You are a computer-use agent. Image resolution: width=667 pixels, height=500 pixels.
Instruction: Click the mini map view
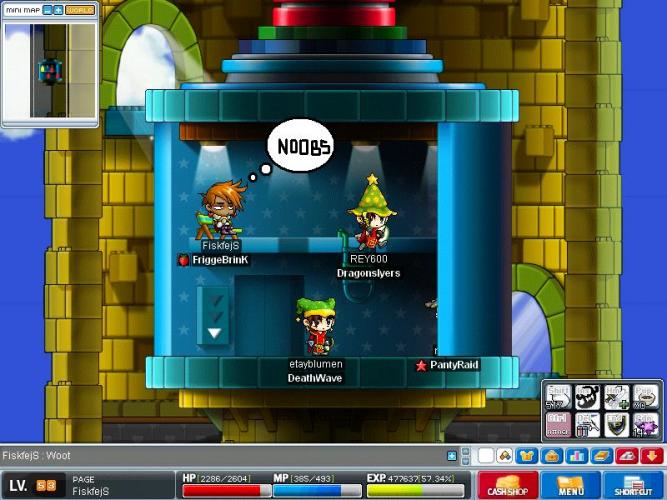tap(49, 71)
